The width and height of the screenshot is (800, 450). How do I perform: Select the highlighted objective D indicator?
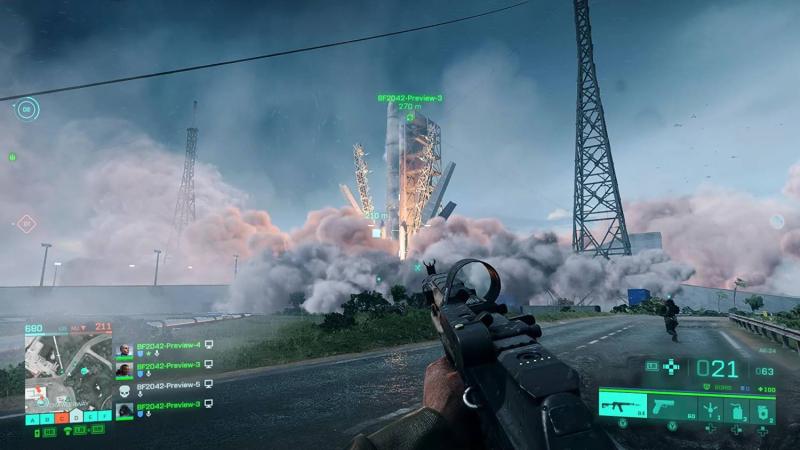pyautogui.click(x=76, y=417)
